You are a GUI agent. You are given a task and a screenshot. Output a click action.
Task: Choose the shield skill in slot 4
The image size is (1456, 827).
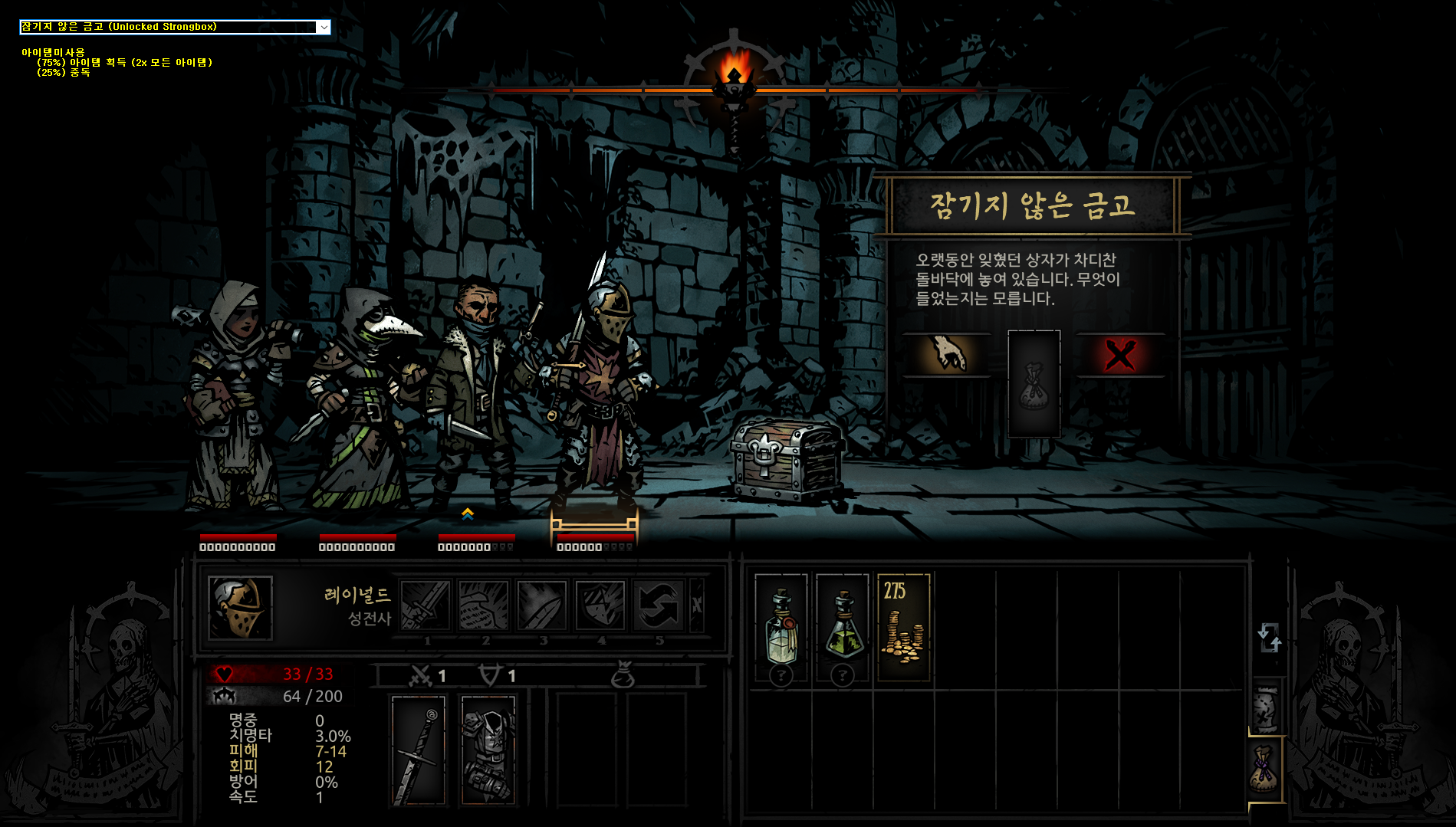click(600, 605)
